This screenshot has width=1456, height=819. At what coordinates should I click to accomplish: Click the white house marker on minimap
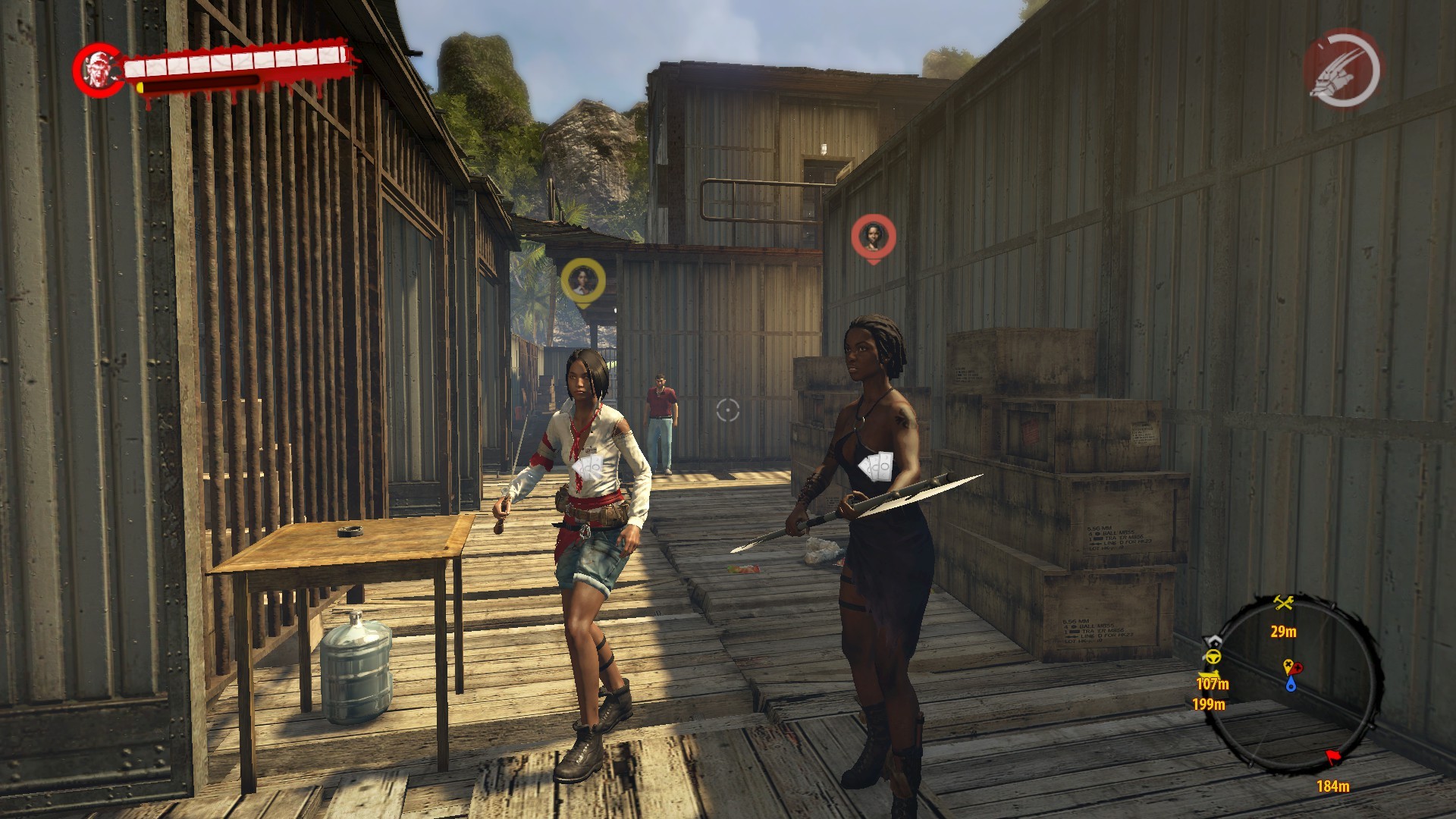(1215, 641)
